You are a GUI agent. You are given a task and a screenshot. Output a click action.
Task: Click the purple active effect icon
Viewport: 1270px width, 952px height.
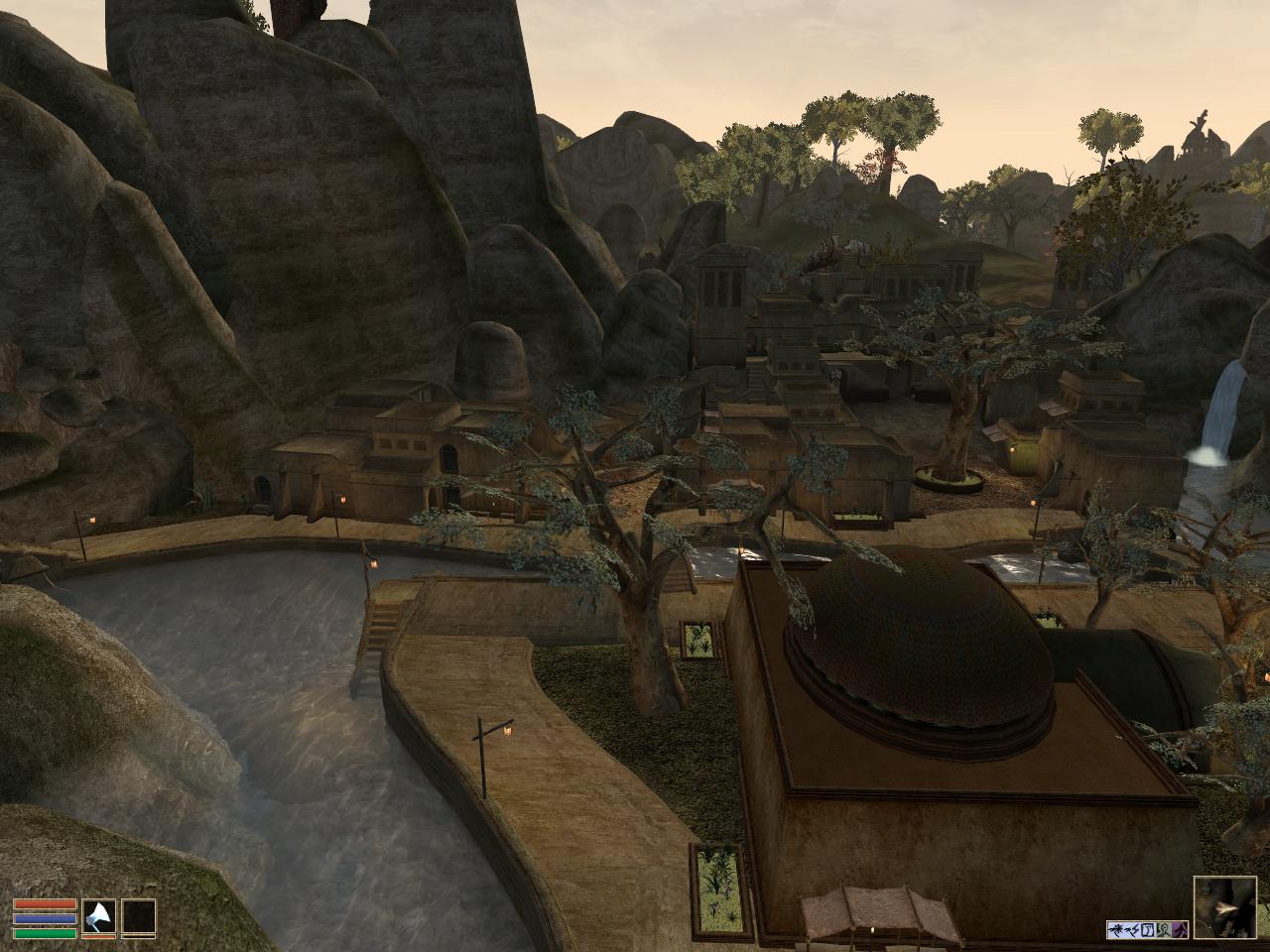tap(1181, 929)
